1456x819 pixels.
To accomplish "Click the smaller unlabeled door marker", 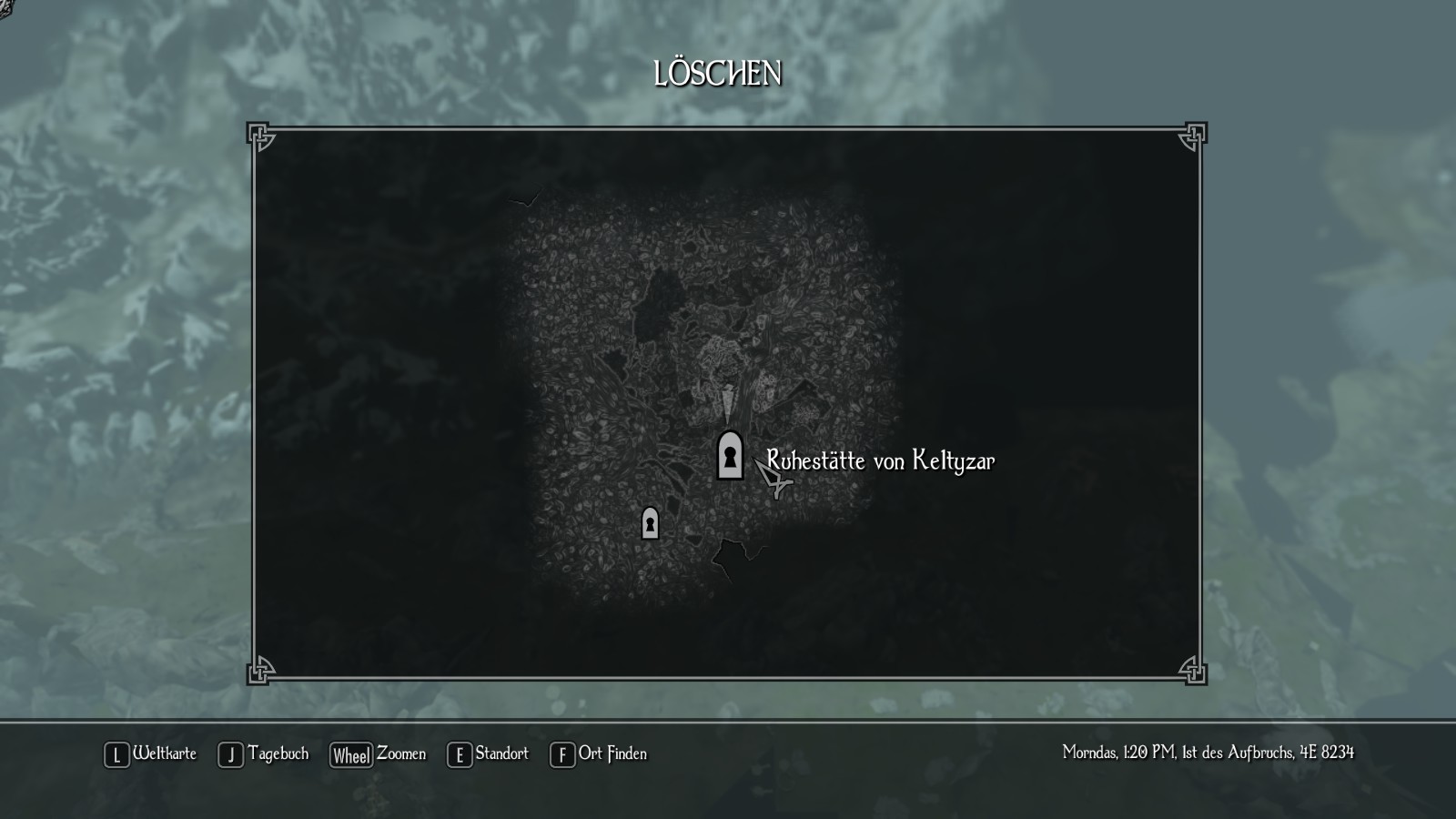I will [650, 523].
